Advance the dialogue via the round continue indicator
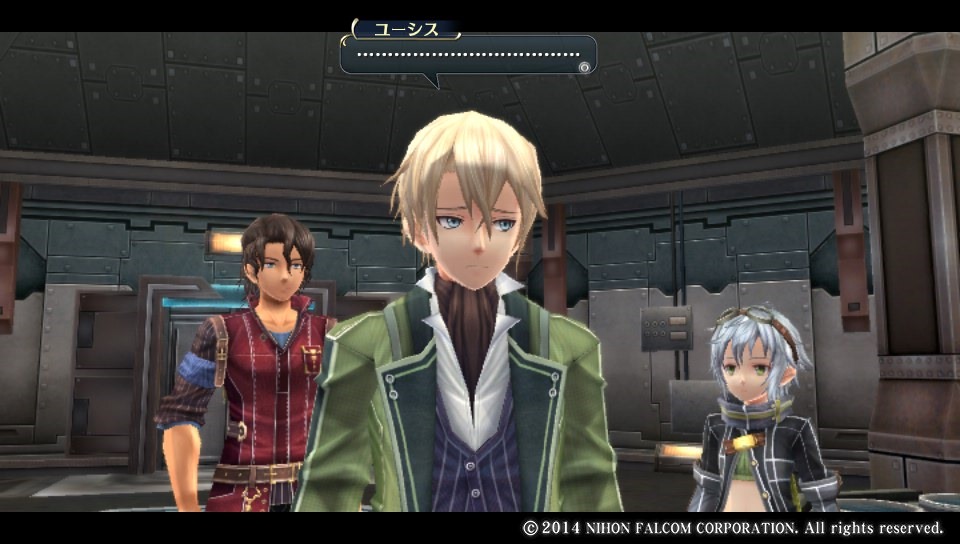 pos(584,67)
